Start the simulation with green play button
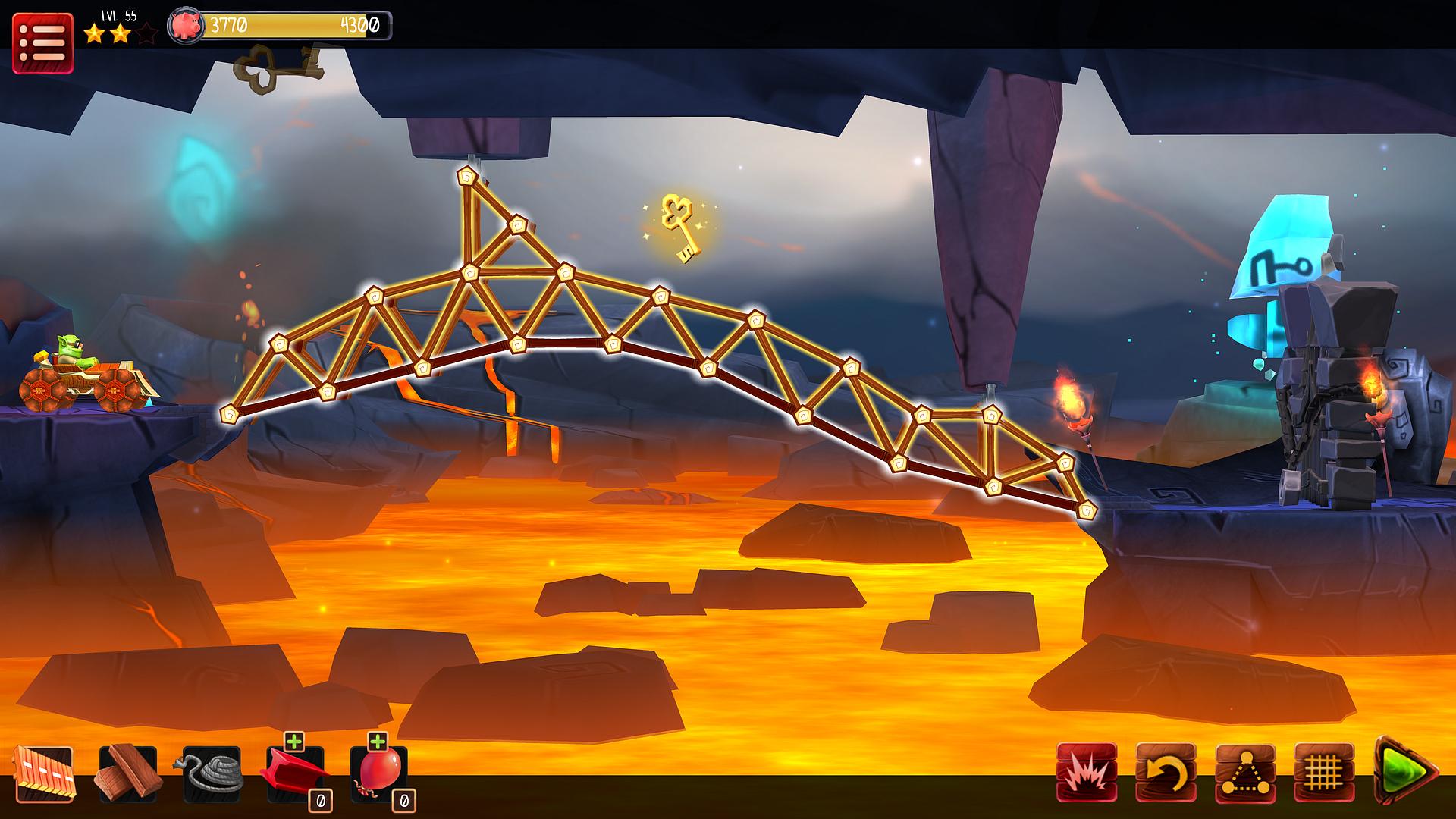 tap(1407, 770)
